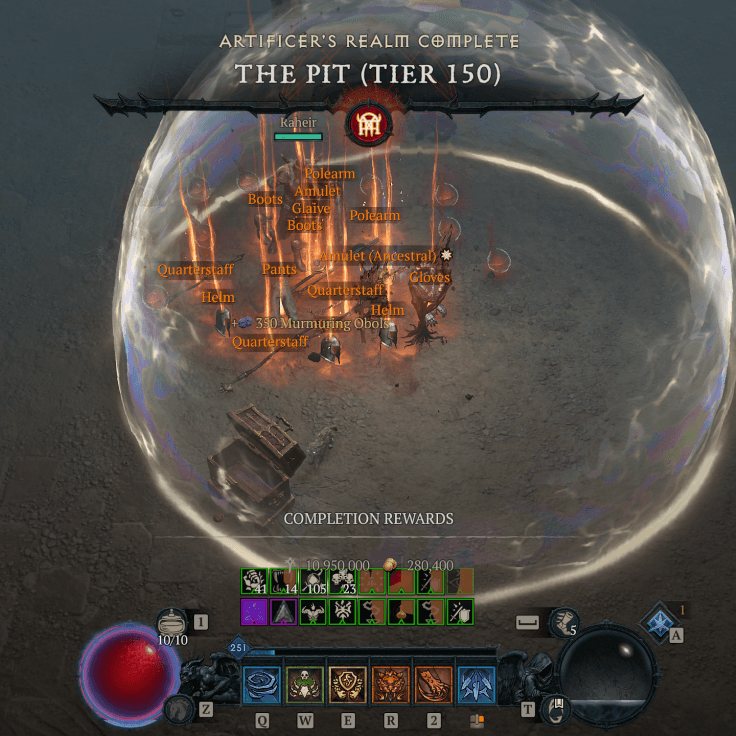Drink the healing potion
The height and width of the screenshot is (736, 736).
172,622
